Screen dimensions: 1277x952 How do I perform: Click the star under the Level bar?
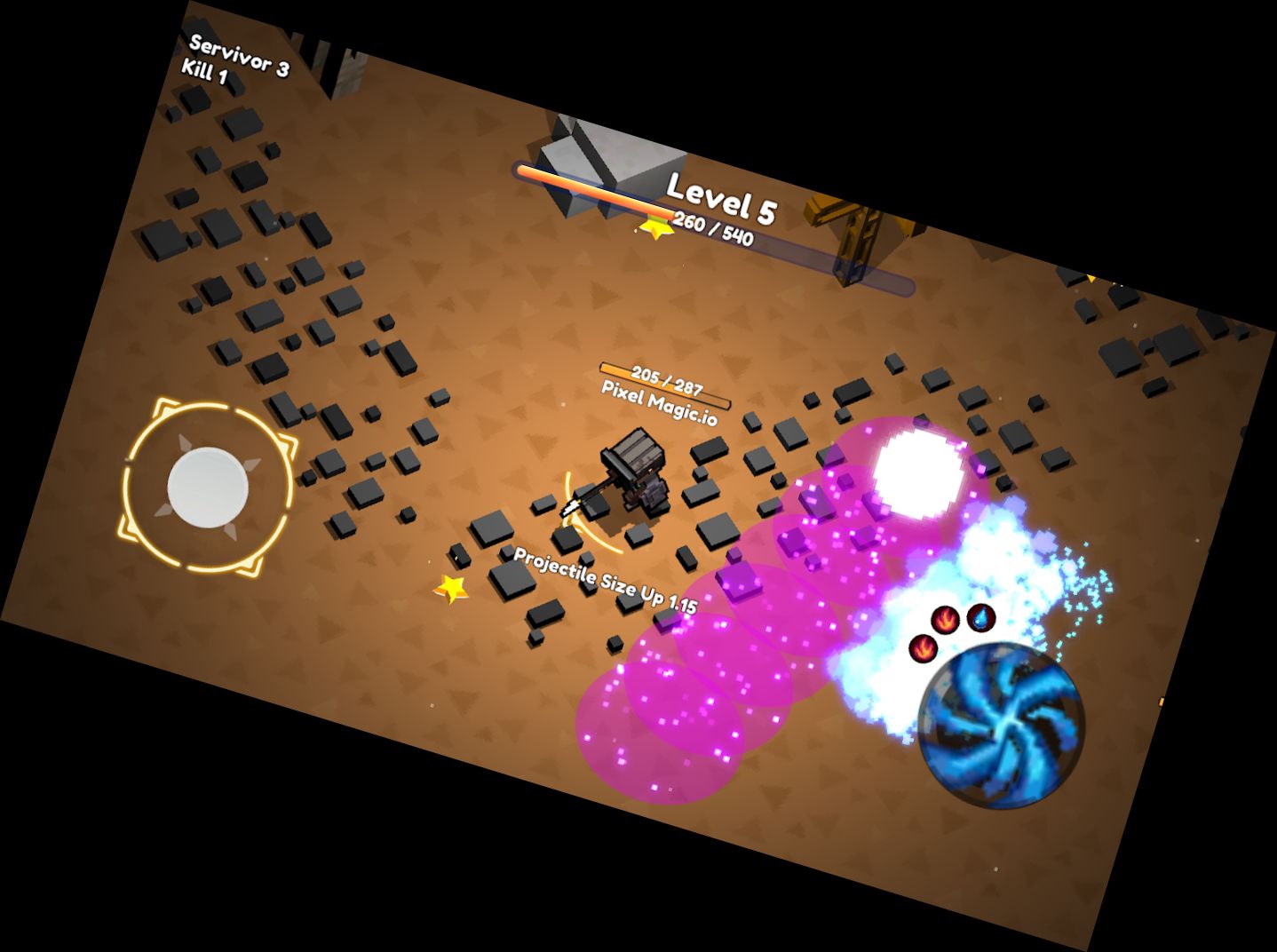click(654, 226)
